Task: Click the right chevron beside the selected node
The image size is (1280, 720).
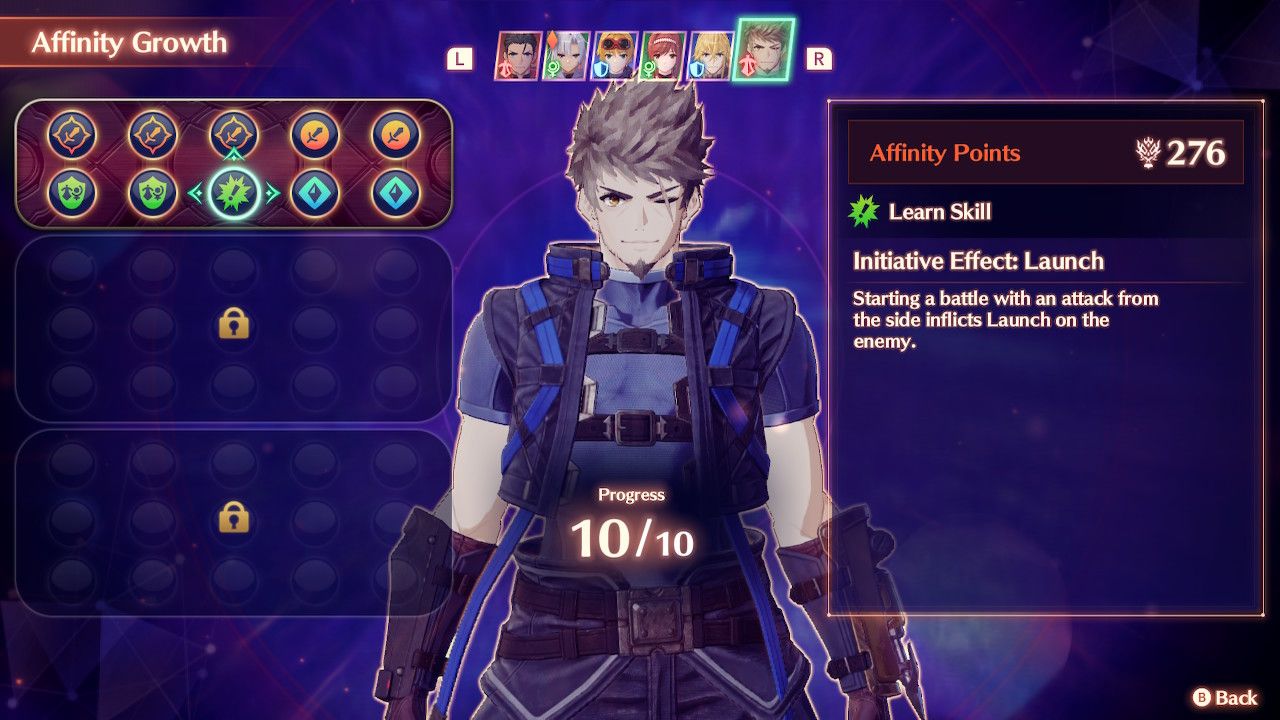Action: coord(272,191)
